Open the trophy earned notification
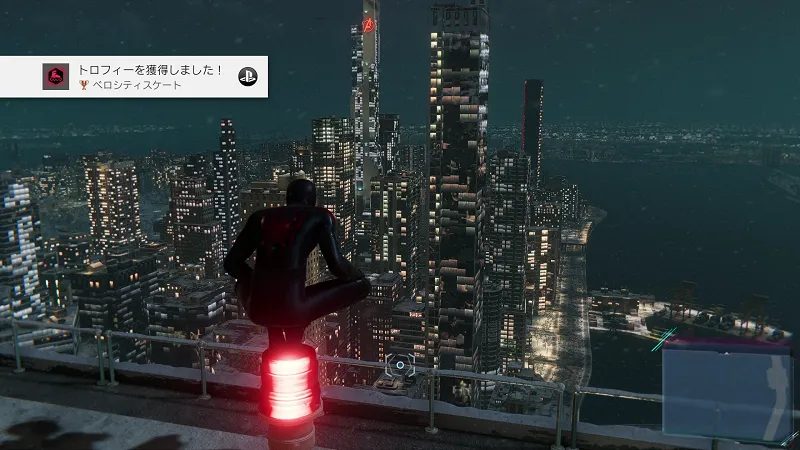 (x=134, y=76)
